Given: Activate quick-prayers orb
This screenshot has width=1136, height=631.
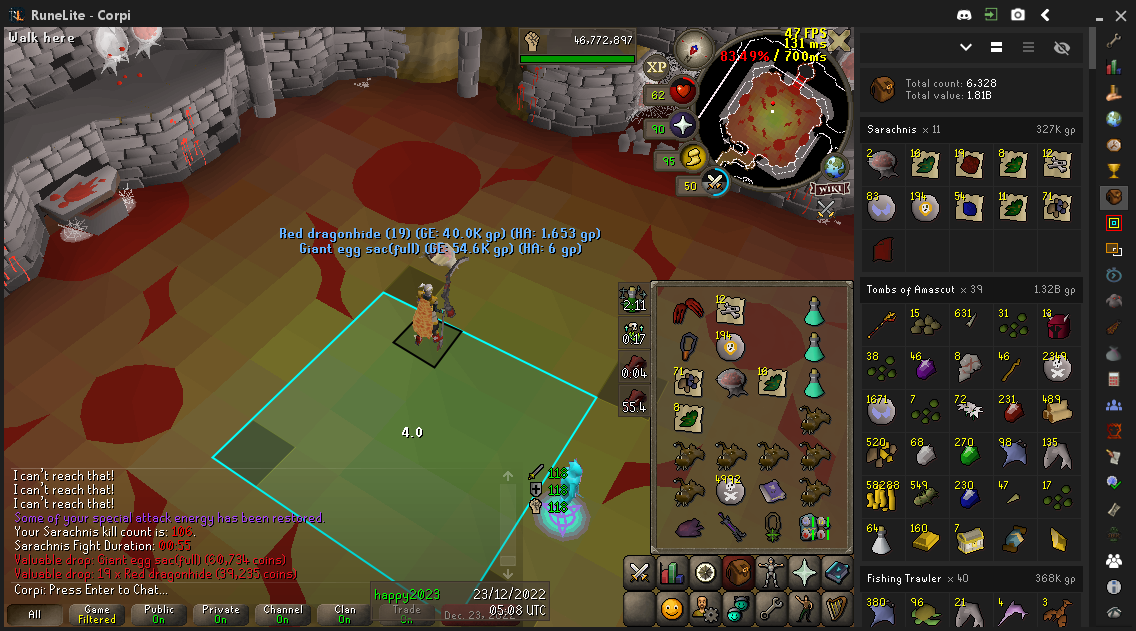Looking at the screenshot, I should click(683, 126).
